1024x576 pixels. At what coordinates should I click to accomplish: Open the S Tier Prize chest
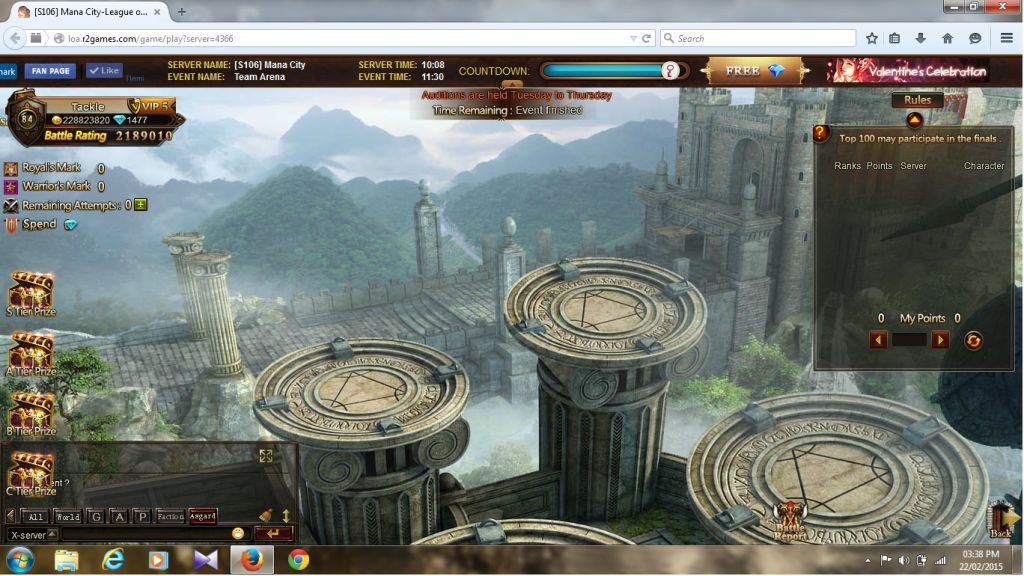30,292
